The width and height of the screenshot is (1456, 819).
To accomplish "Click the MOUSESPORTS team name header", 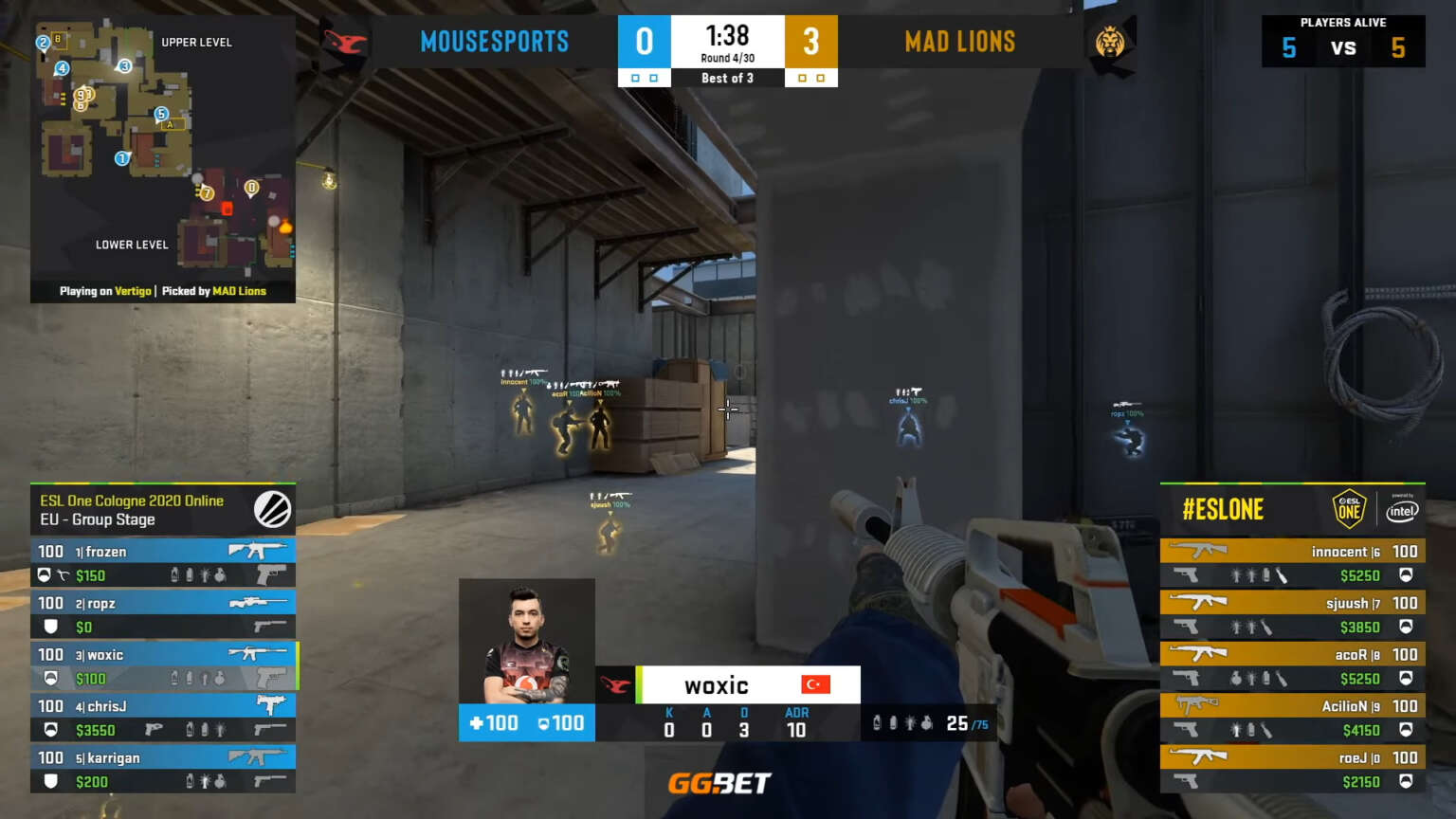I will click(494, 41).
